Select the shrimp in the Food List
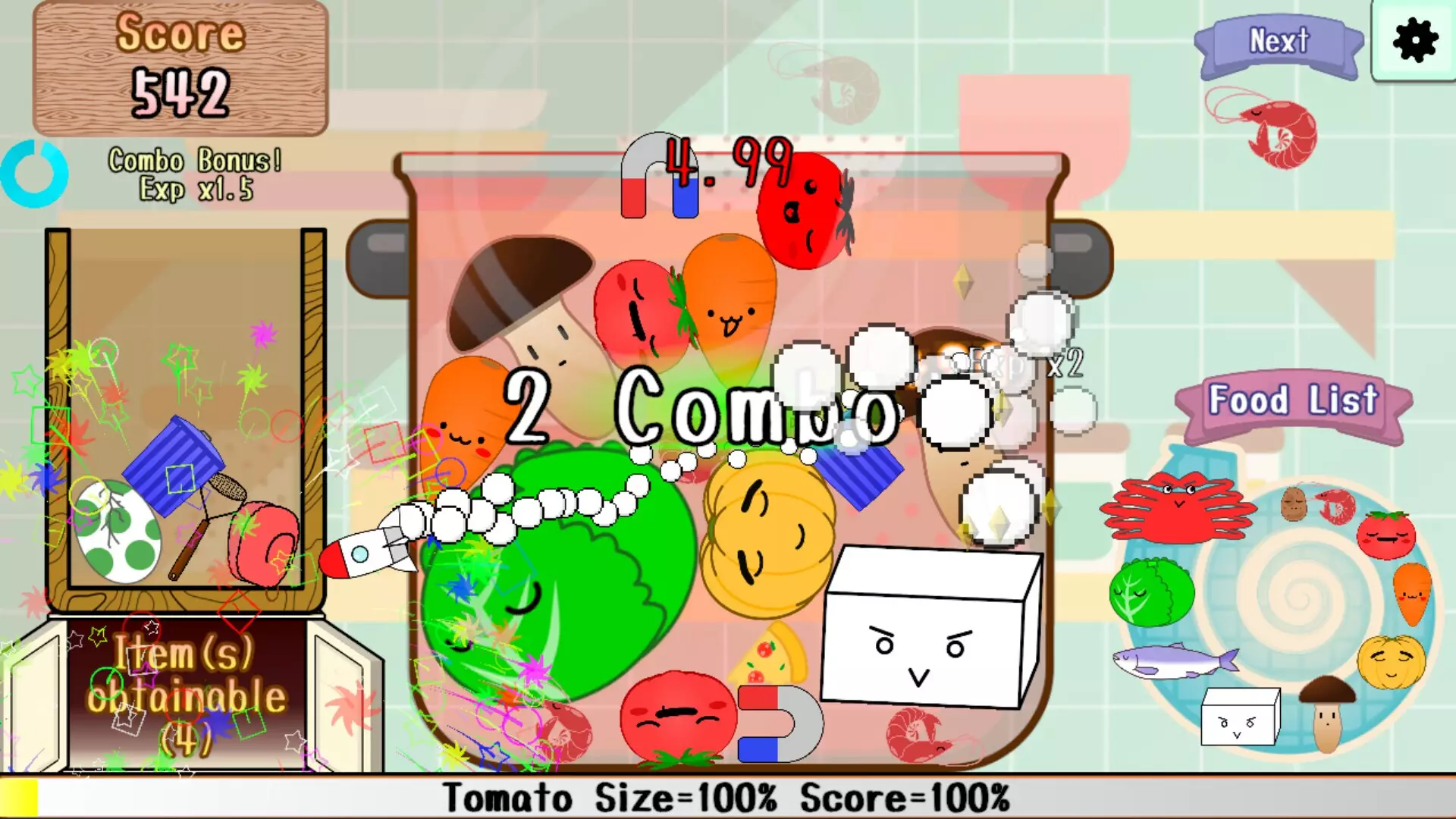 coord(1337,504)
